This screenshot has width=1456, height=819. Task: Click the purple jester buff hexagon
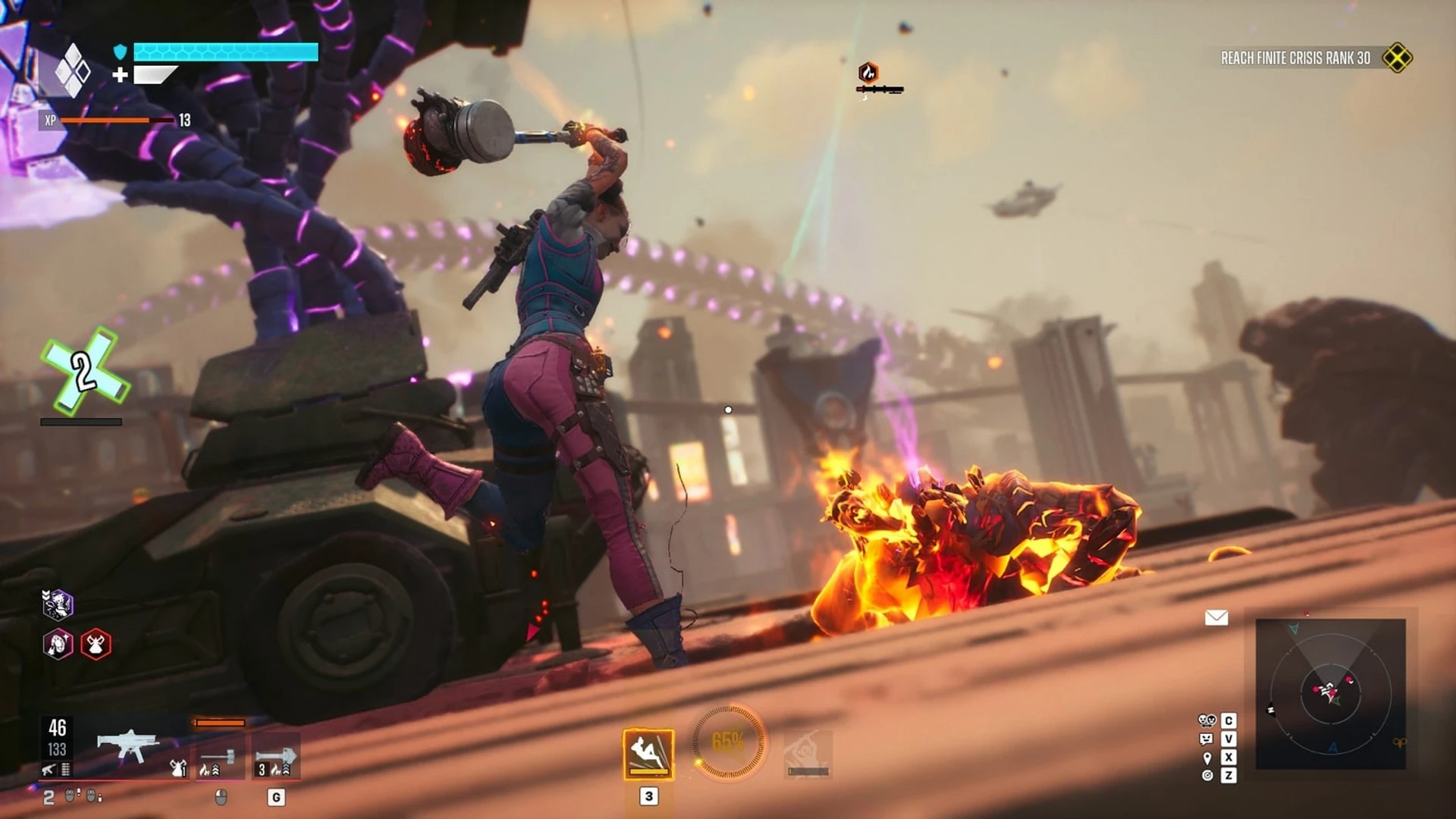pyautogui.click(x=58, y=604)
